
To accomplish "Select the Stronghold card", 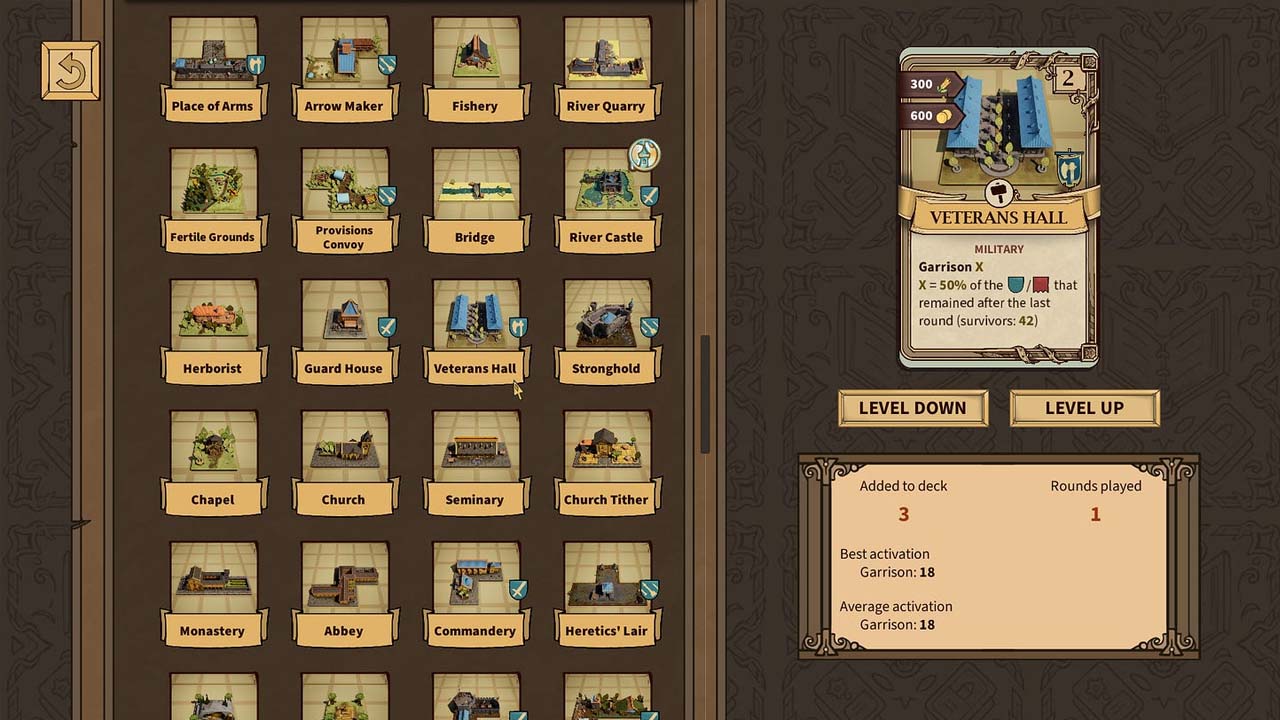I will pyautogui.click(x=606, y=330).
